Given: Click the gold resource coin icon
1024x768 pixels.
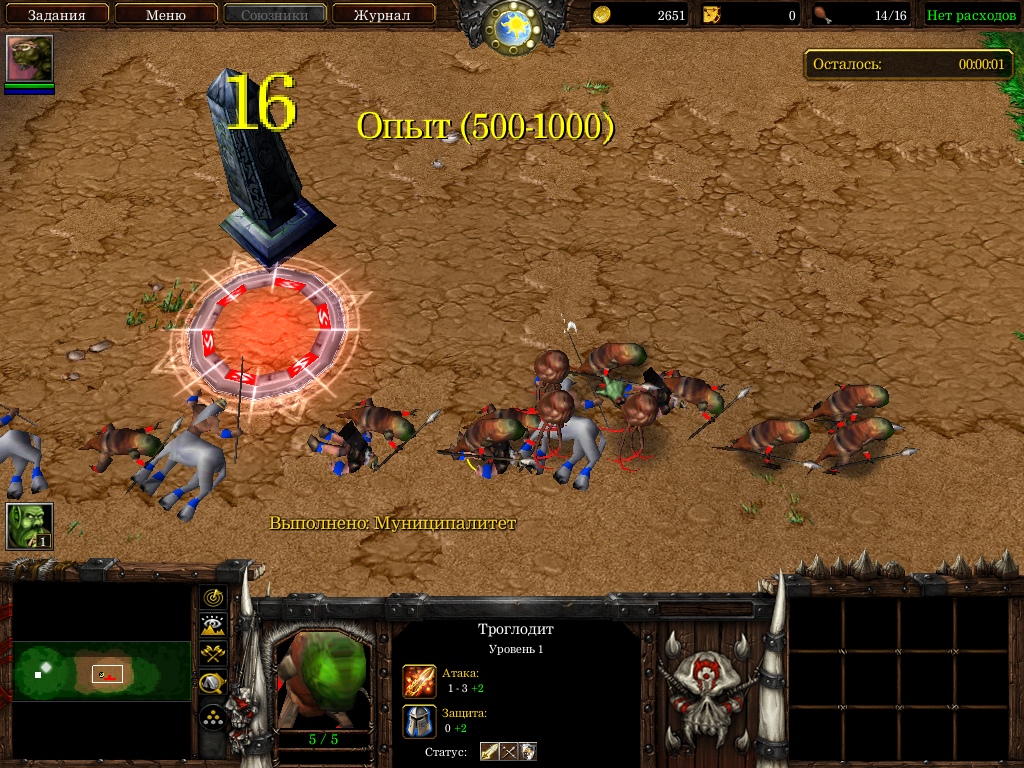Looking at the screenshot, I should (602, 15).
